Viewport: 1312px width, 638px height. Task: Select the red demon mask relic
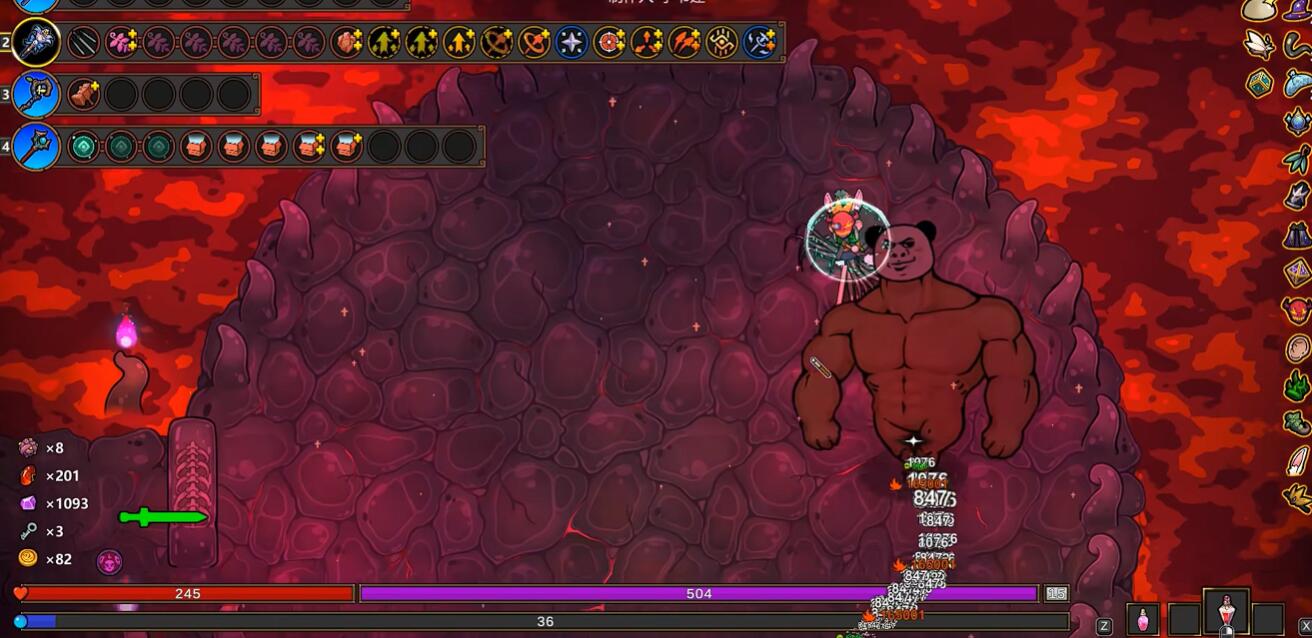1297,310
